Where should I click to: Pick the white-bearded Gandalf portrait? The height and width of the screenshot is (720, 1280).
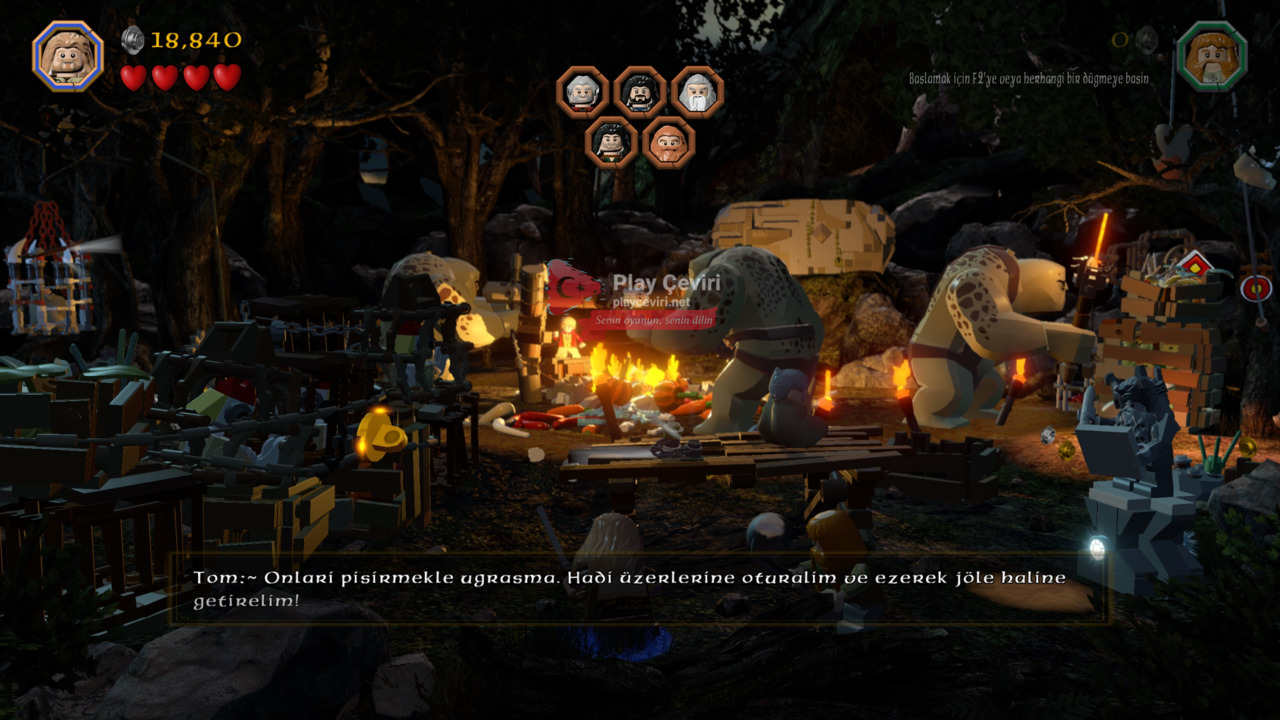(x=697, y=93)
